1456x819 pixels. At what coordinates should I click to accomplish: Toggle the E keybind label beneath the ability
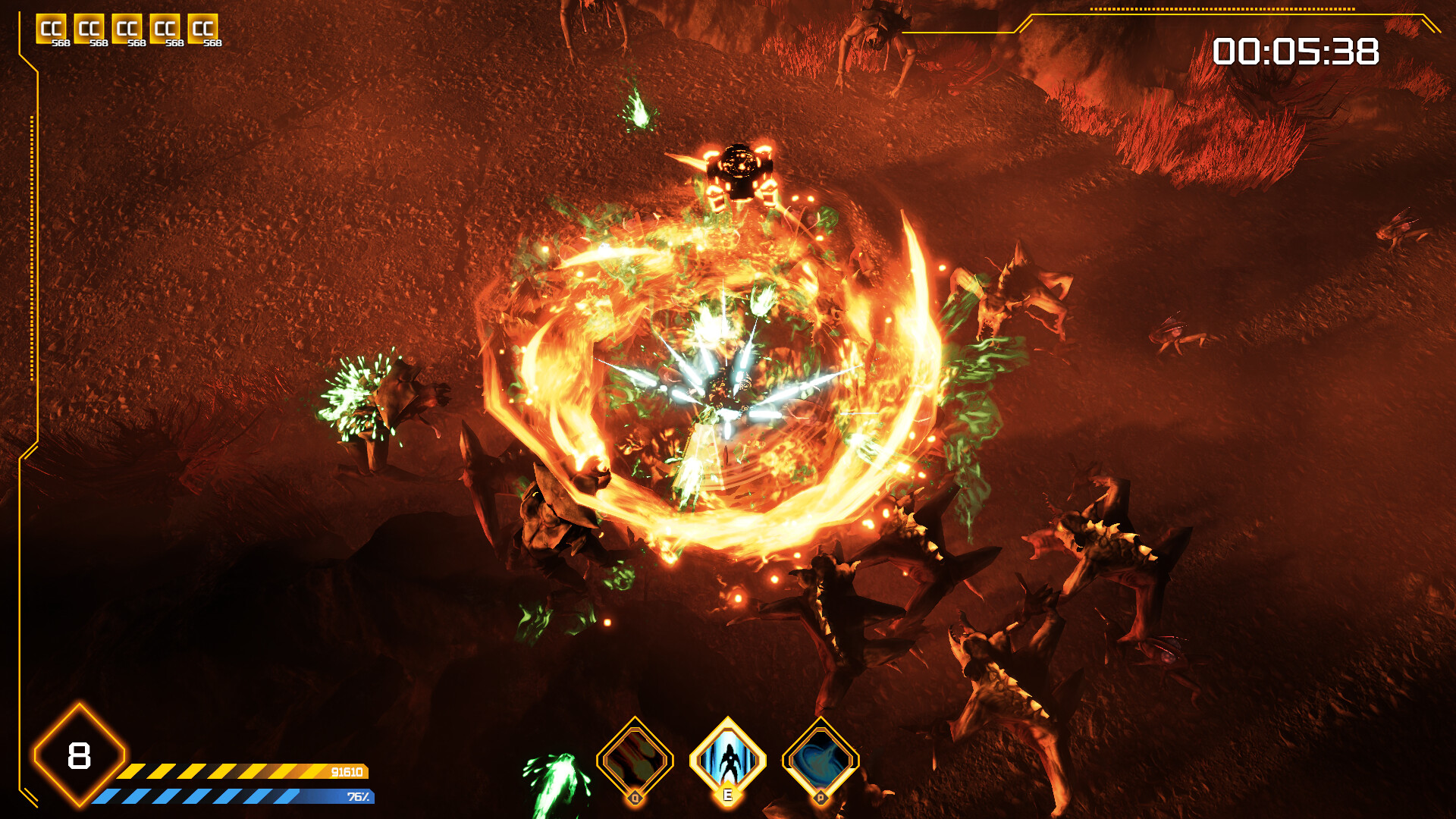point(728,795)
